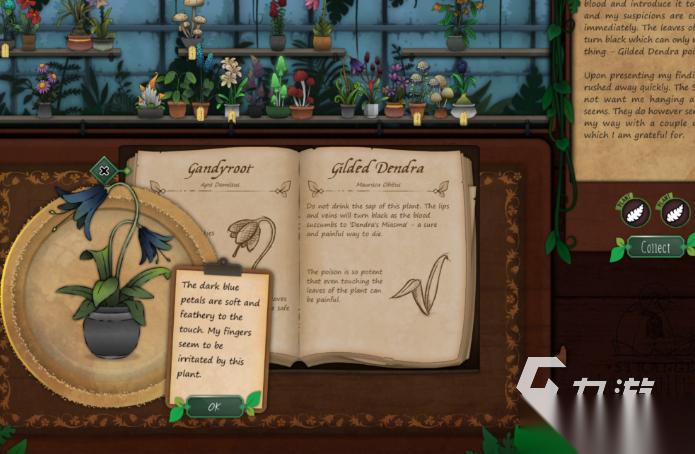Close the plant inspection view
Viewport: 695px width, 454px height.
[x=105, y=171]
